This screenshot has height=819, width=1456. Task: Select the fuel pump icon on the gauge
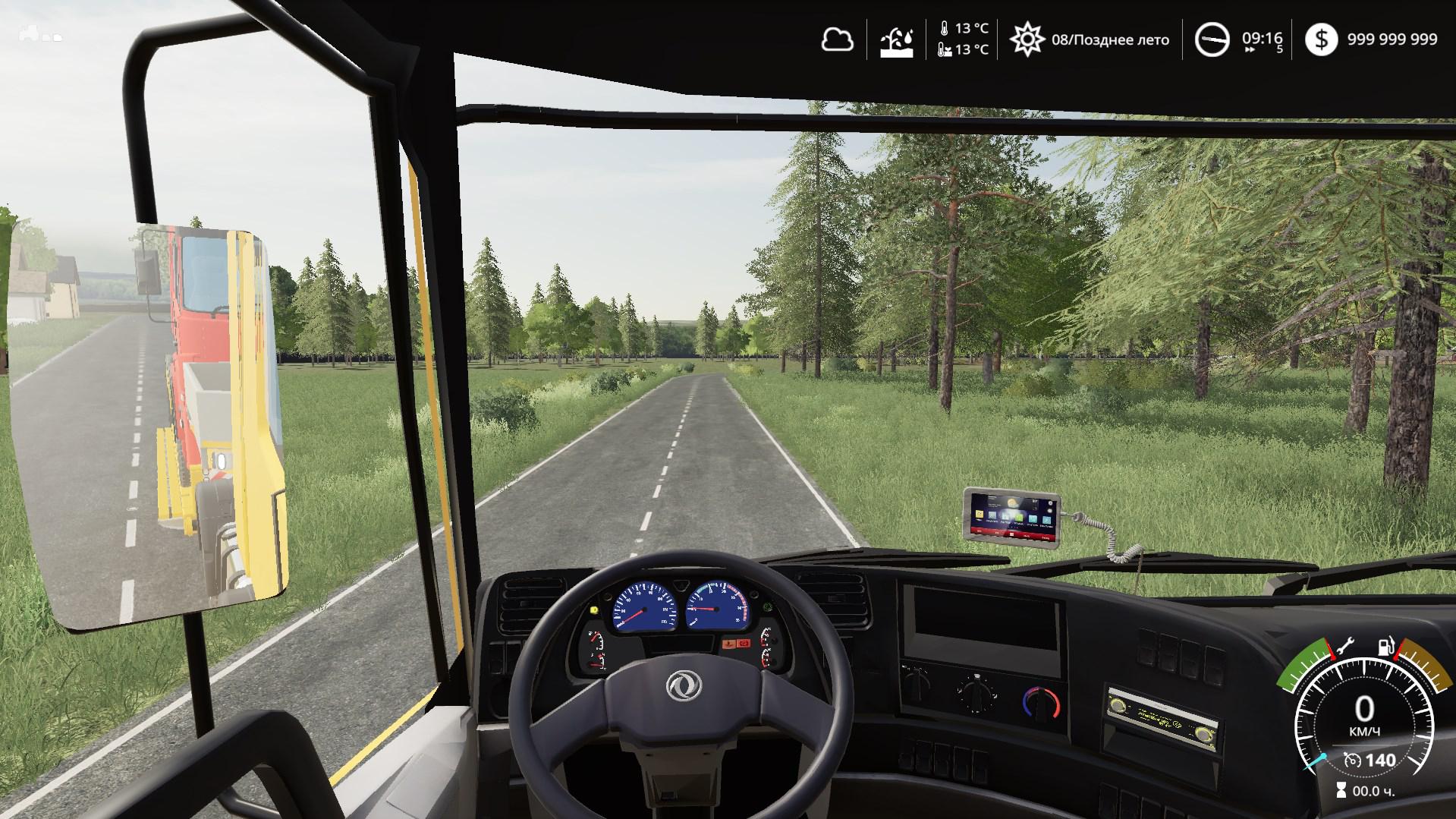(x=1385, y=647)
